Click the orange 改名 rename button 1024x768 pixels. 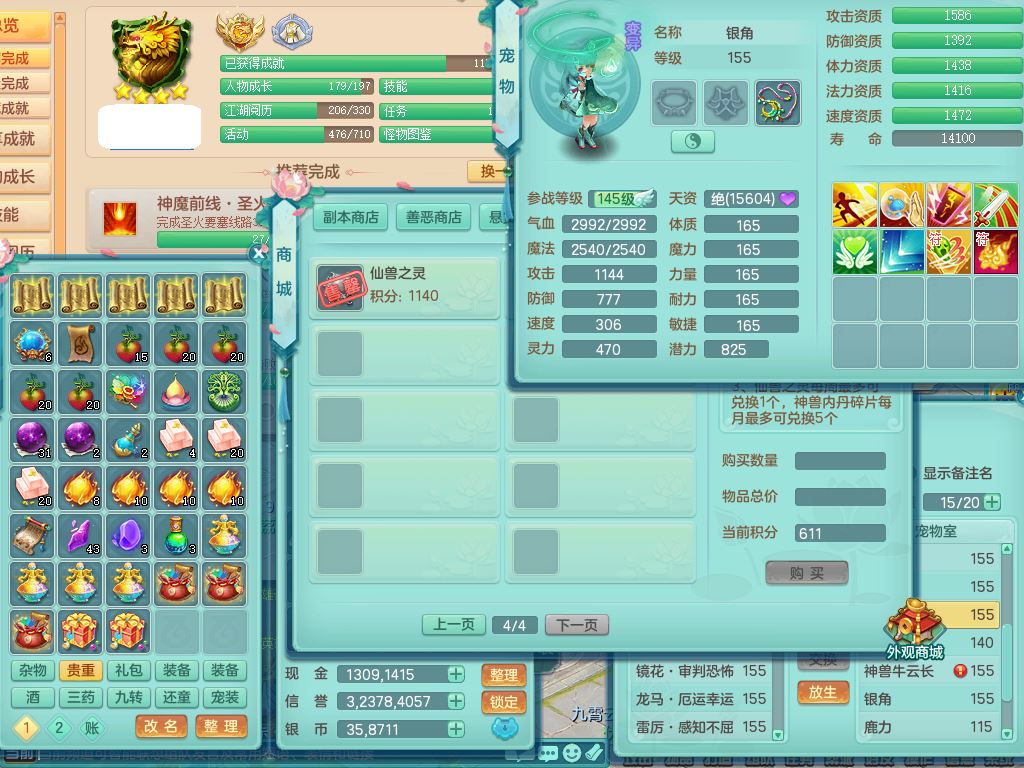click(x=161, y=727)
